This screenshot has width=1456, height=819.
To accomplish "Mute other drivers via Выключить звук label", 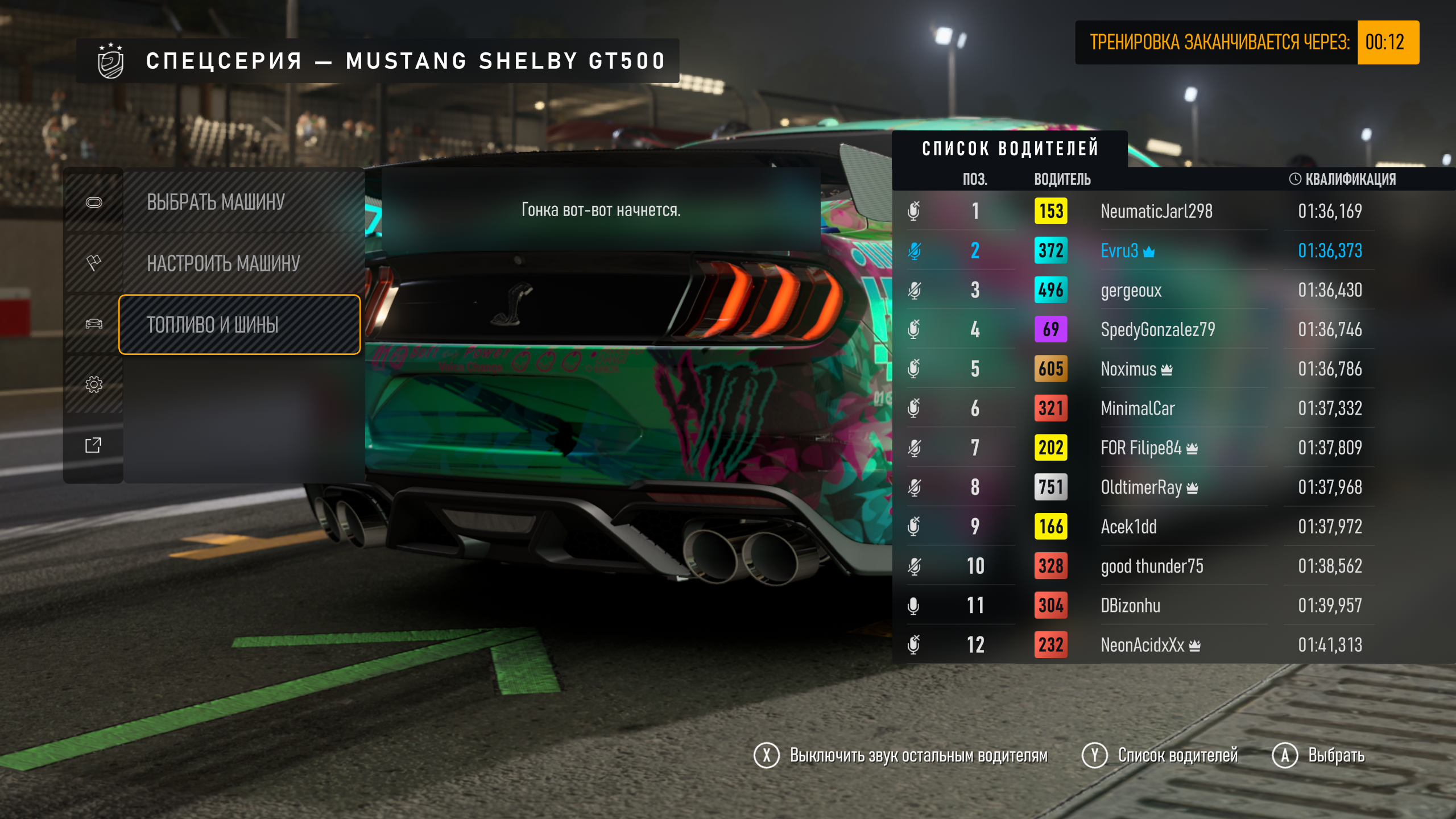I will coord(918,756).
